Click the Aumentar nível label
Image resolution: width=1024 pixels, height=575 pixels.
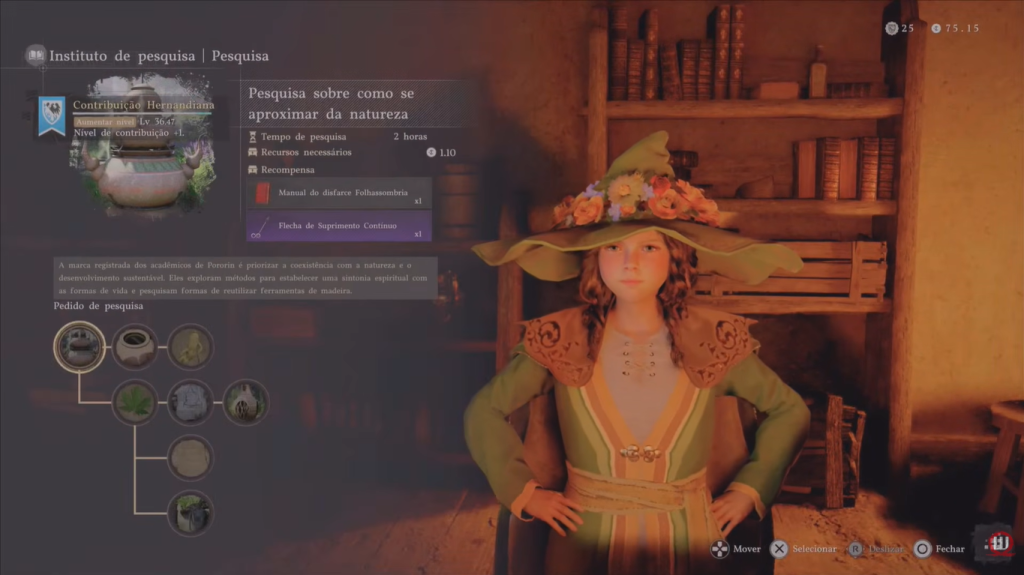pos(105,120)
